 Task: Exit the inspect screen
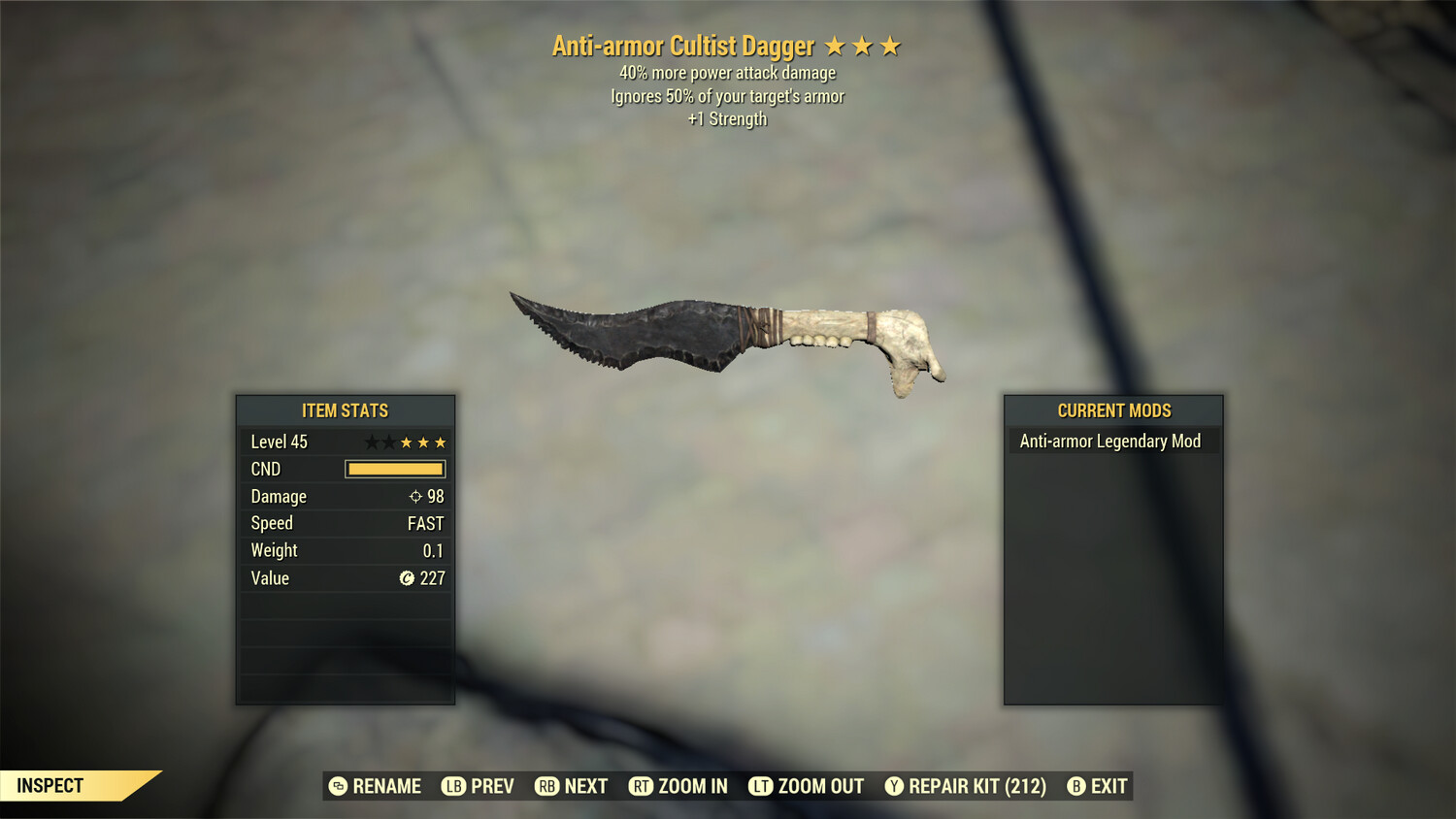1097,786
